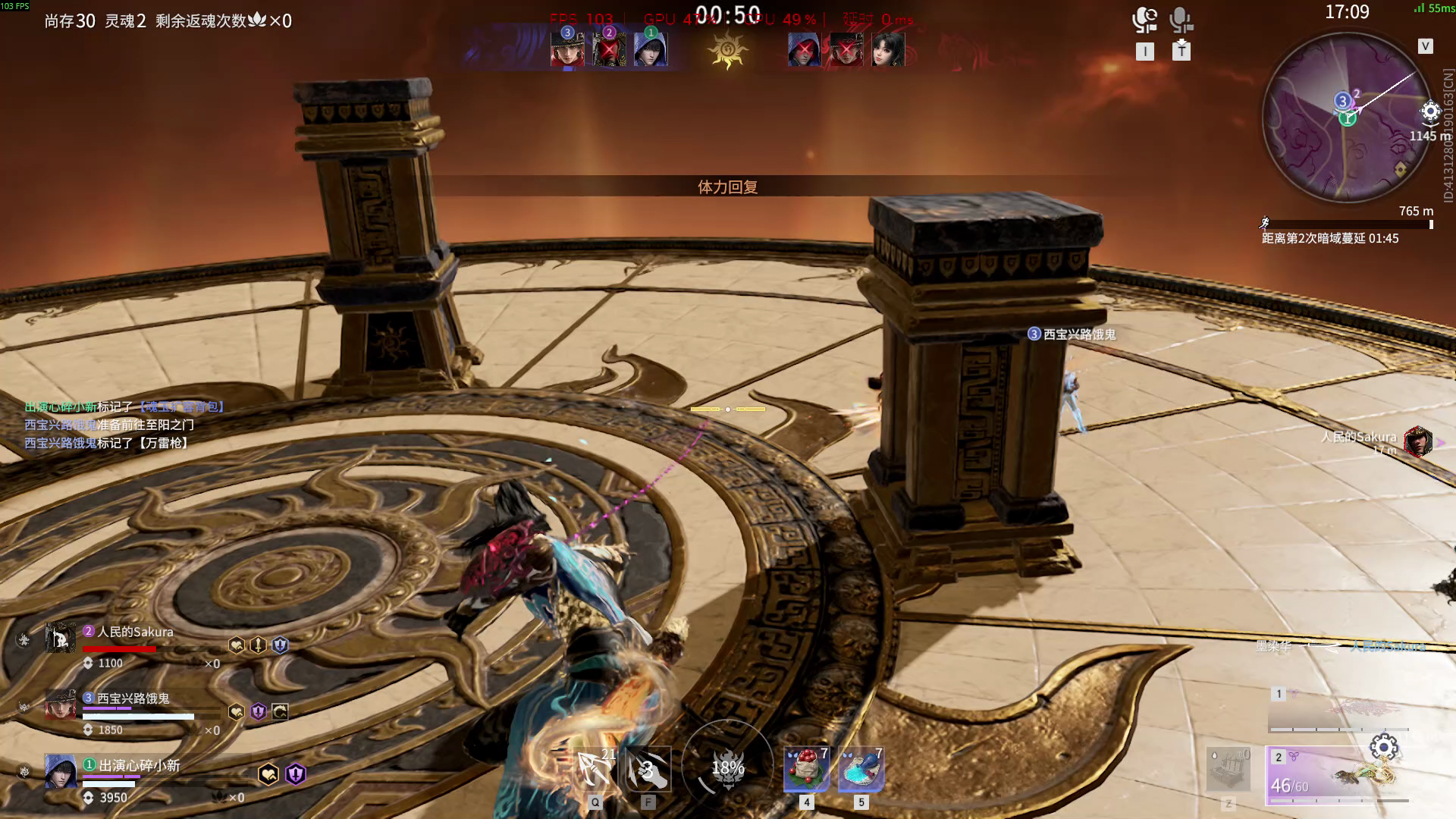Click the gear waypoint marker on the minimap edge
The image size is (1456, 819).
1430,112
